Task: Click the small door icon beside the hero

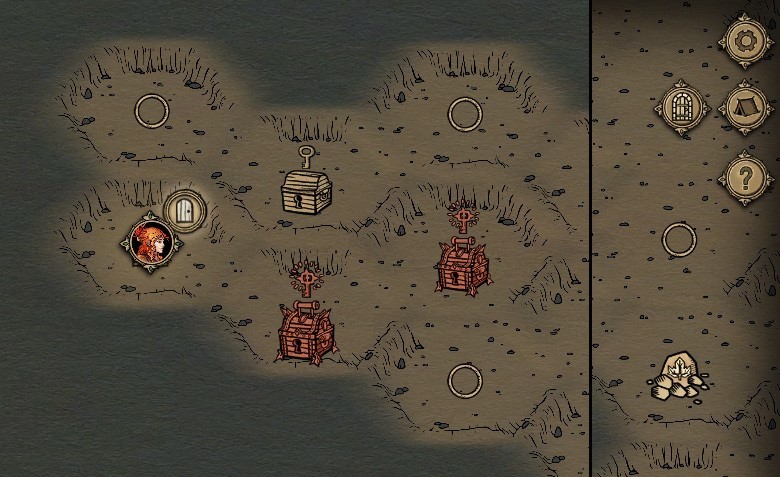Action: 185,210
